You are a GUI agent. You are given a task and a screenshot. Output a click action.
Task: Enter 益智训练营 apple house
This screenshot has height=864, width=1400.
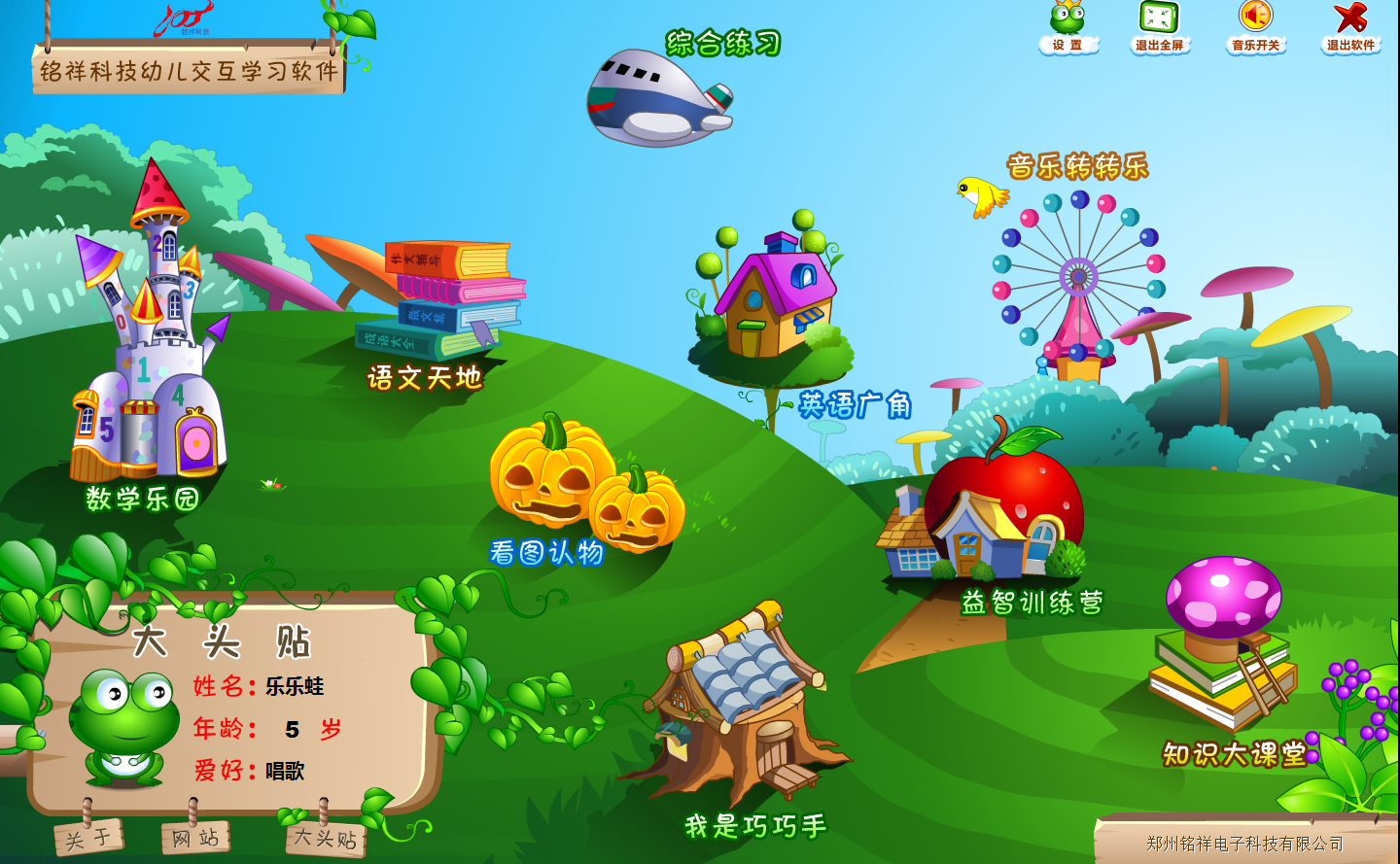pos(992,515)
